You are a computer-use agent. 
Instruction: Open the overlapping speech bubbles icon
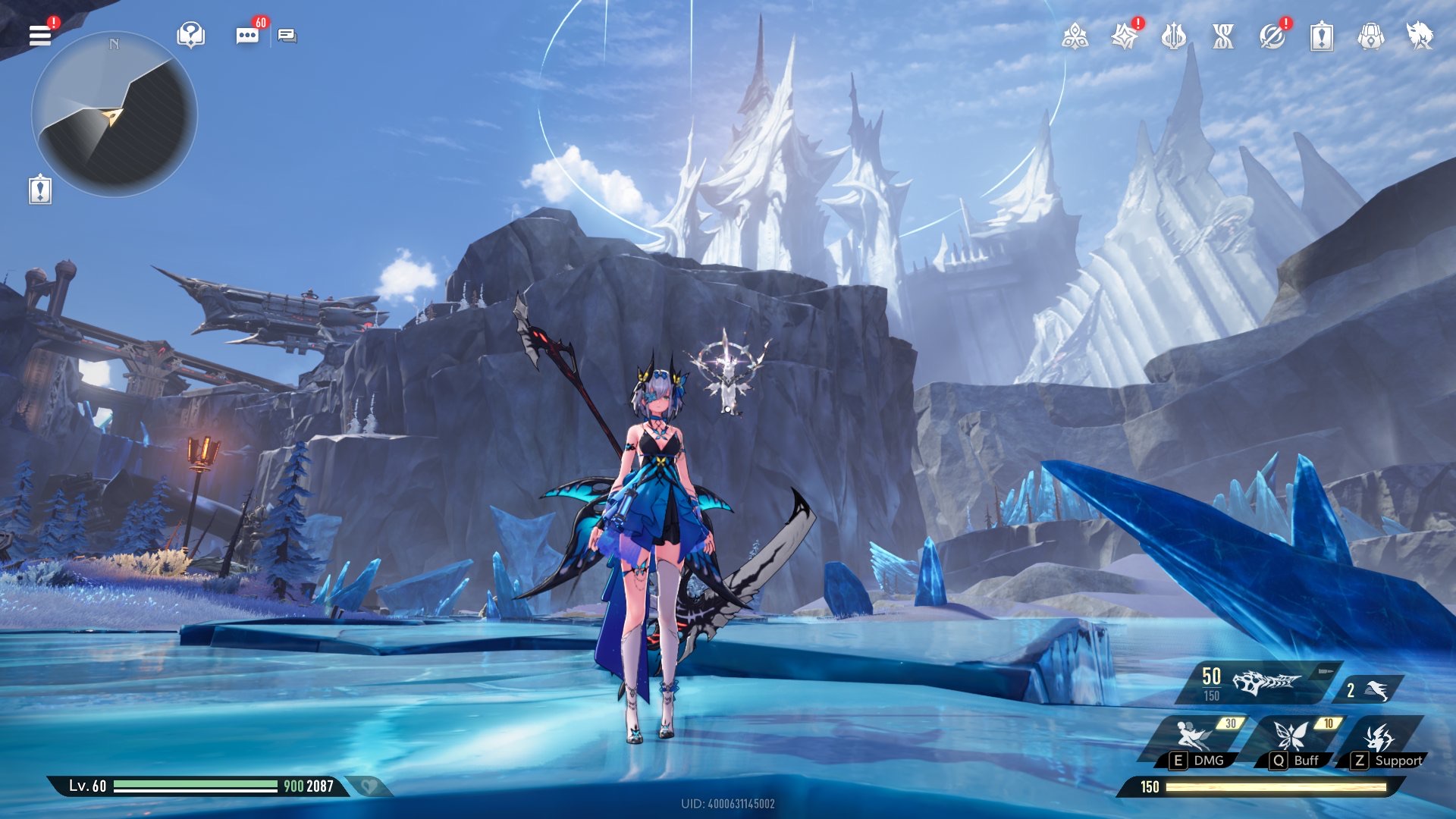(x=287, y=36)
